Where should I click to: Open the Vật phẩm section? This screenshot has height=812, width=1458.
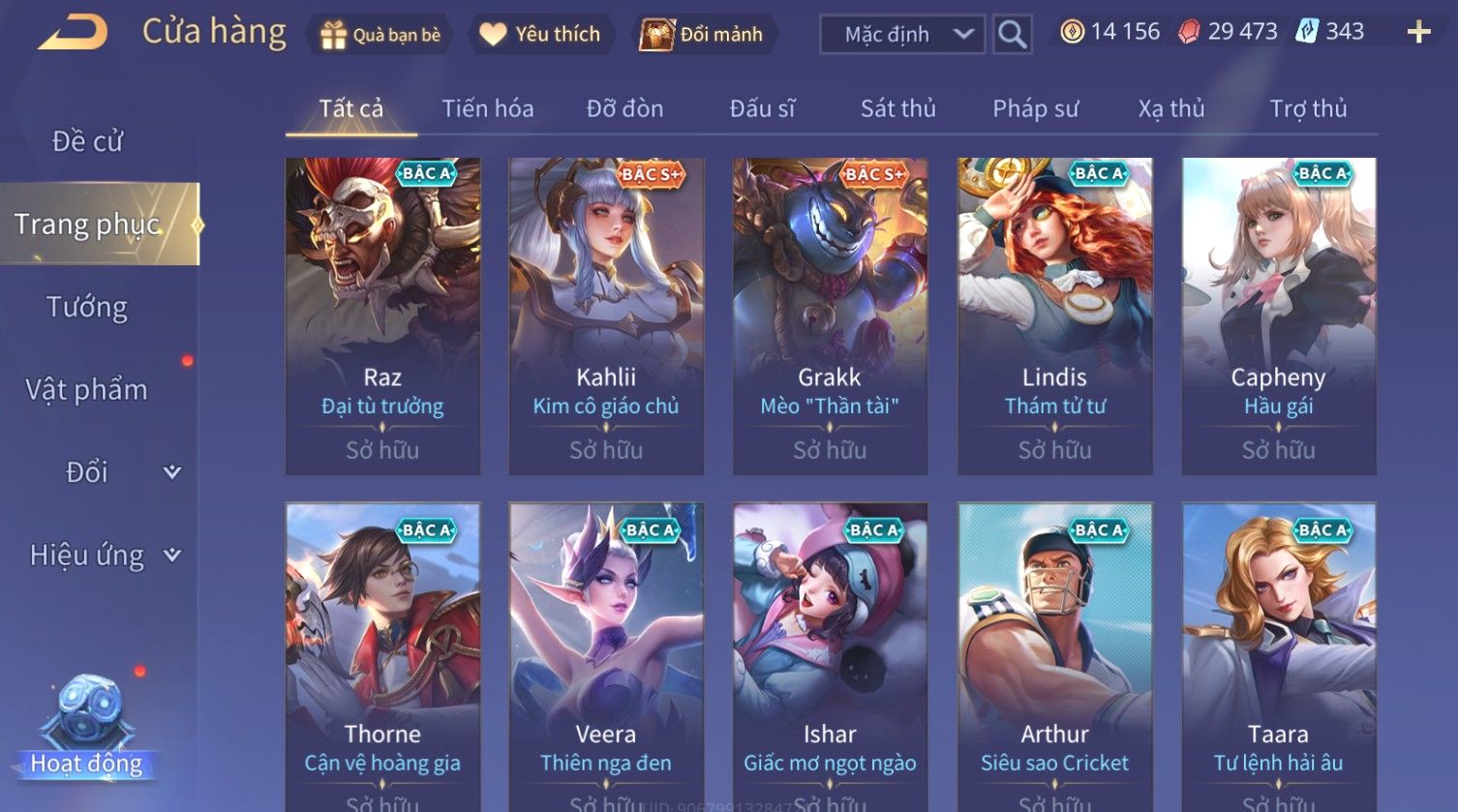(87, 389)
